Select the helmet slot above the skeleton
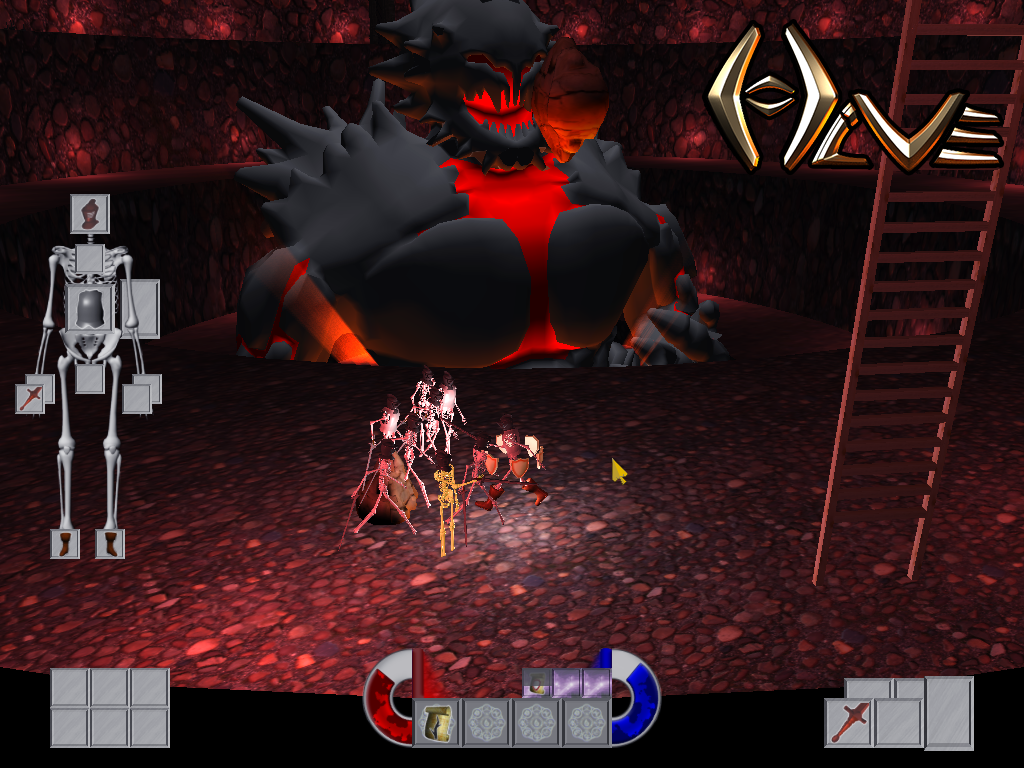Viewport: 1024px width, 768px height. pyautogui.click(x=89, y=213)
